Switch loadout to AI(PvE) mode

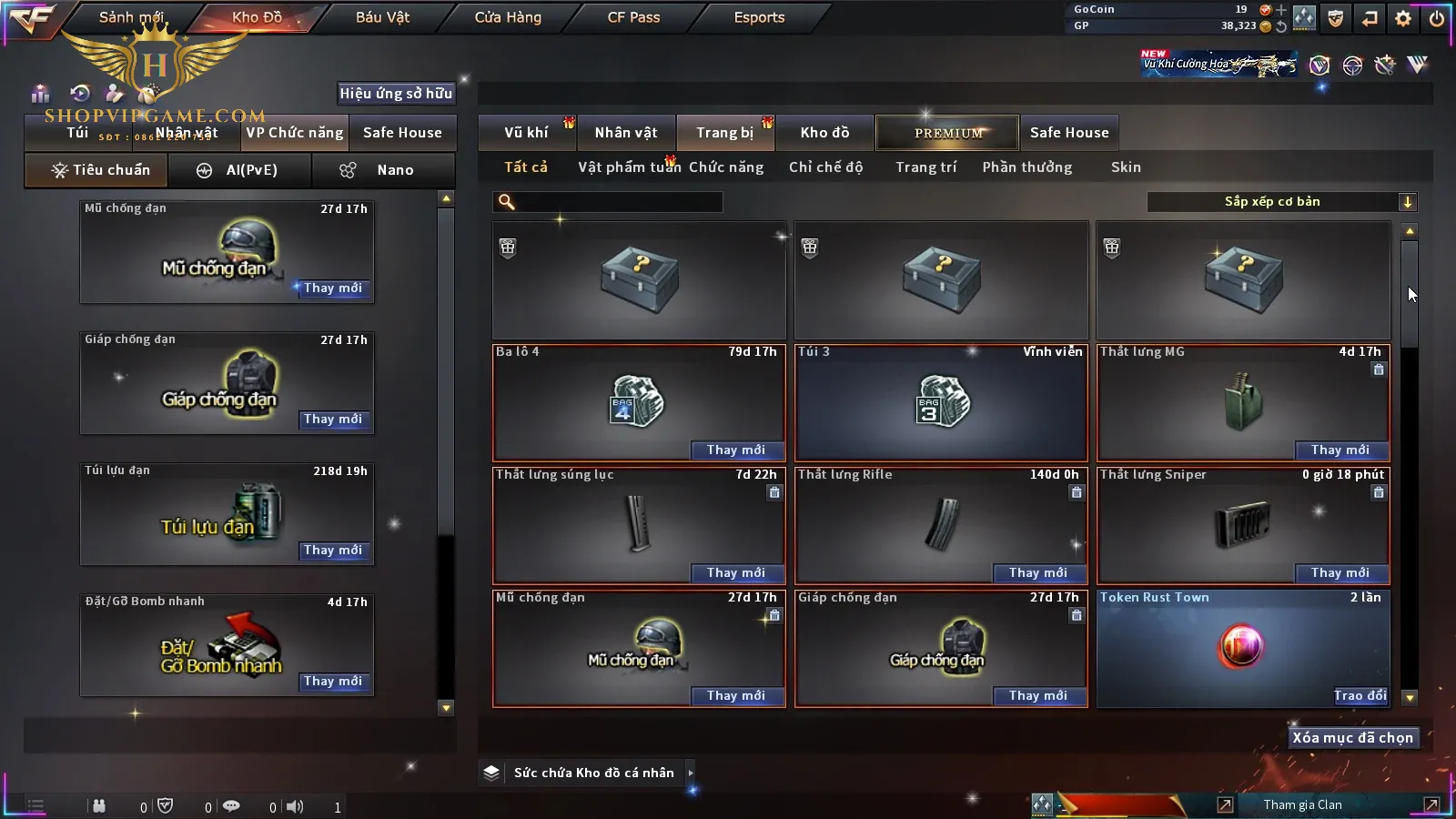pyautogui.click(x=240, y=170)
